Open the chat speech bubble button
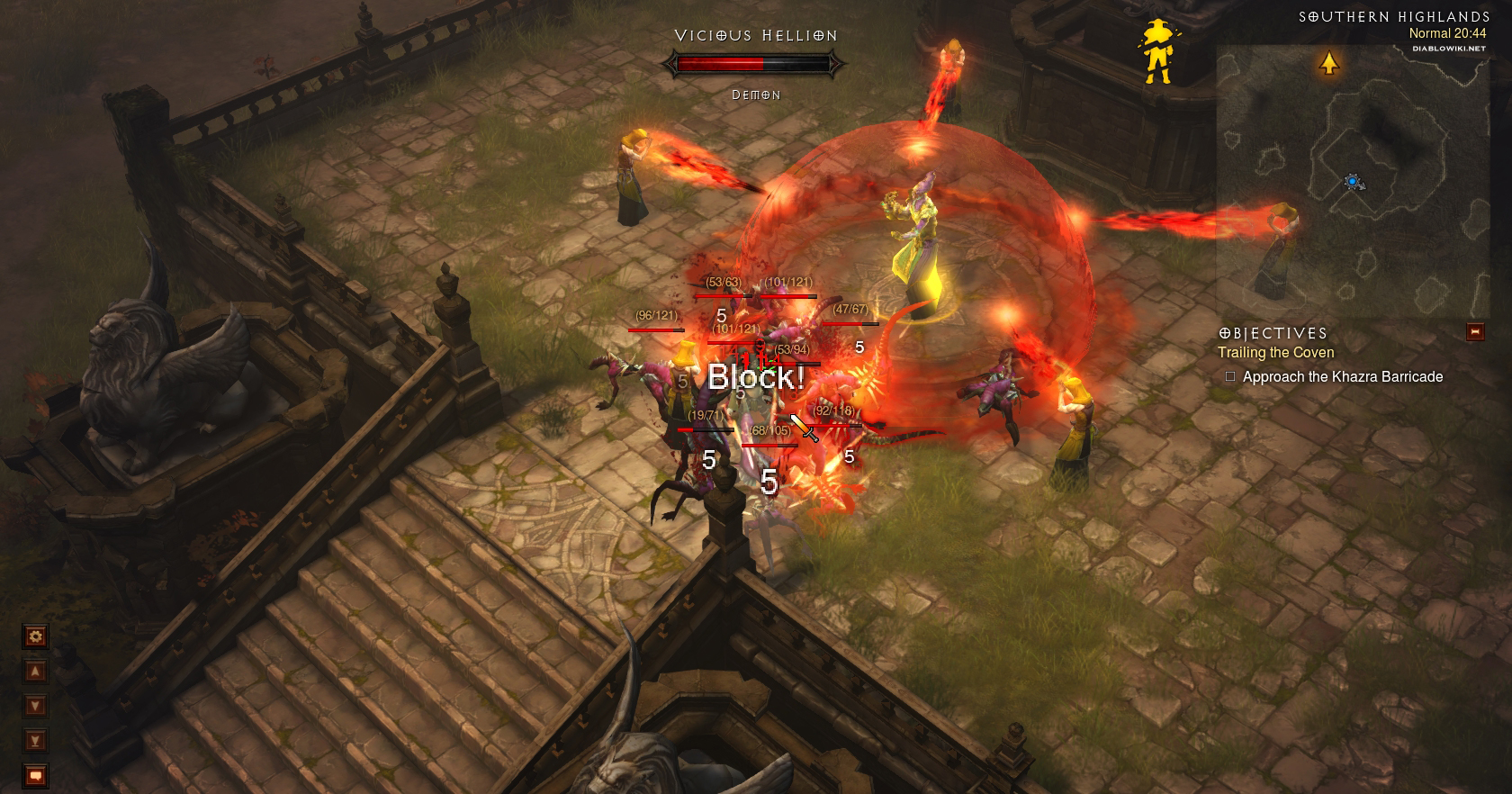1512x794 pixels. click(35, 775)
